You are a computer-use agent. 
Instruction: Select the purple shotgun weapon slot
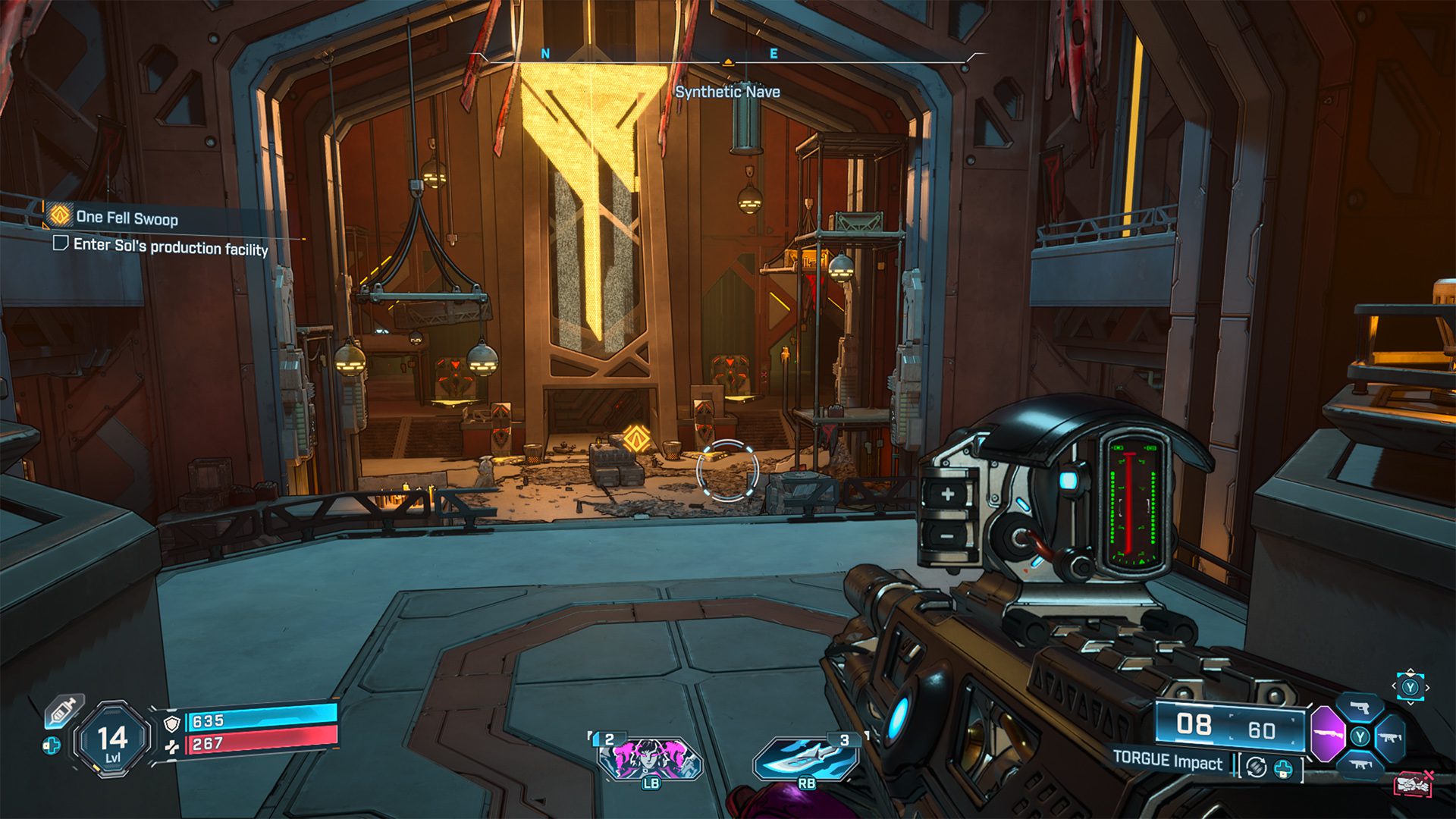pyautogui.click(x=1326, y=734)
